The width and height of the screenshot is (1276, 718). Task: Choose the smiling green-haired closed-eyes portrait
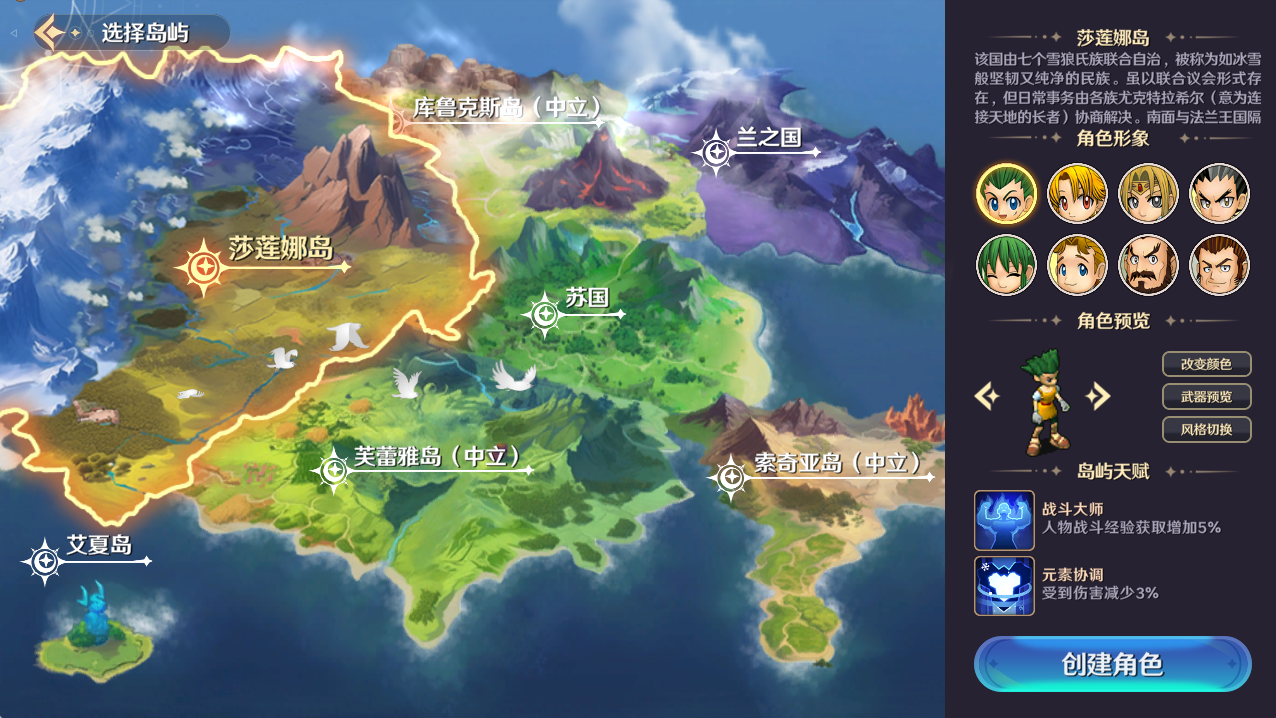click(1006, 265)
